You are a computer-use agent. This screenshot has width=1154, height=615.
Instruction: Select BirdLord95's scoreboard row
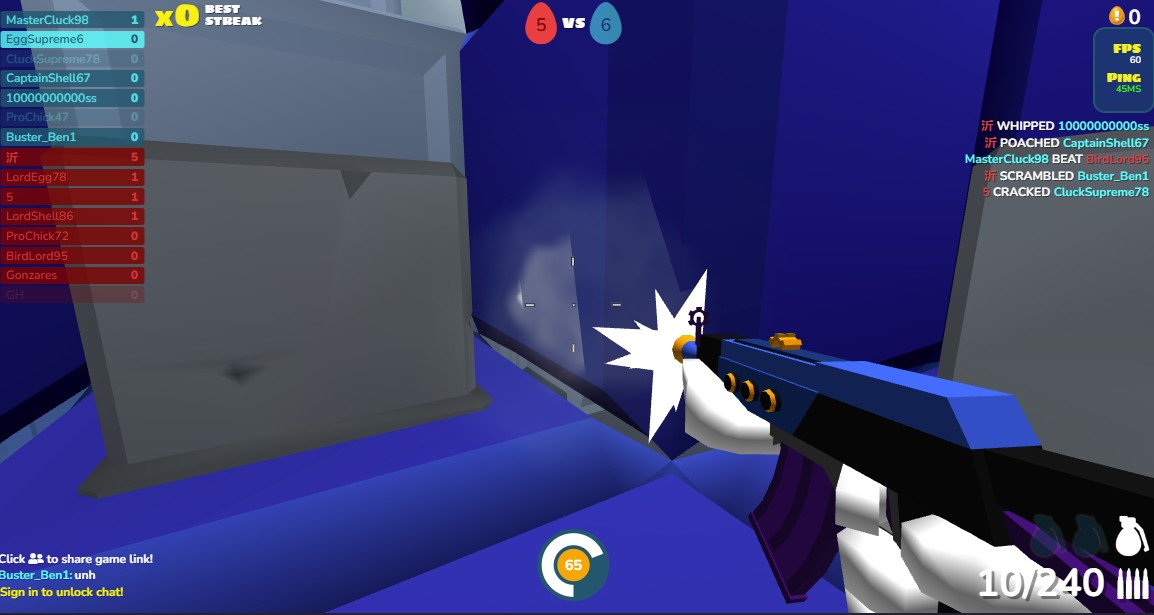[72, 255]
